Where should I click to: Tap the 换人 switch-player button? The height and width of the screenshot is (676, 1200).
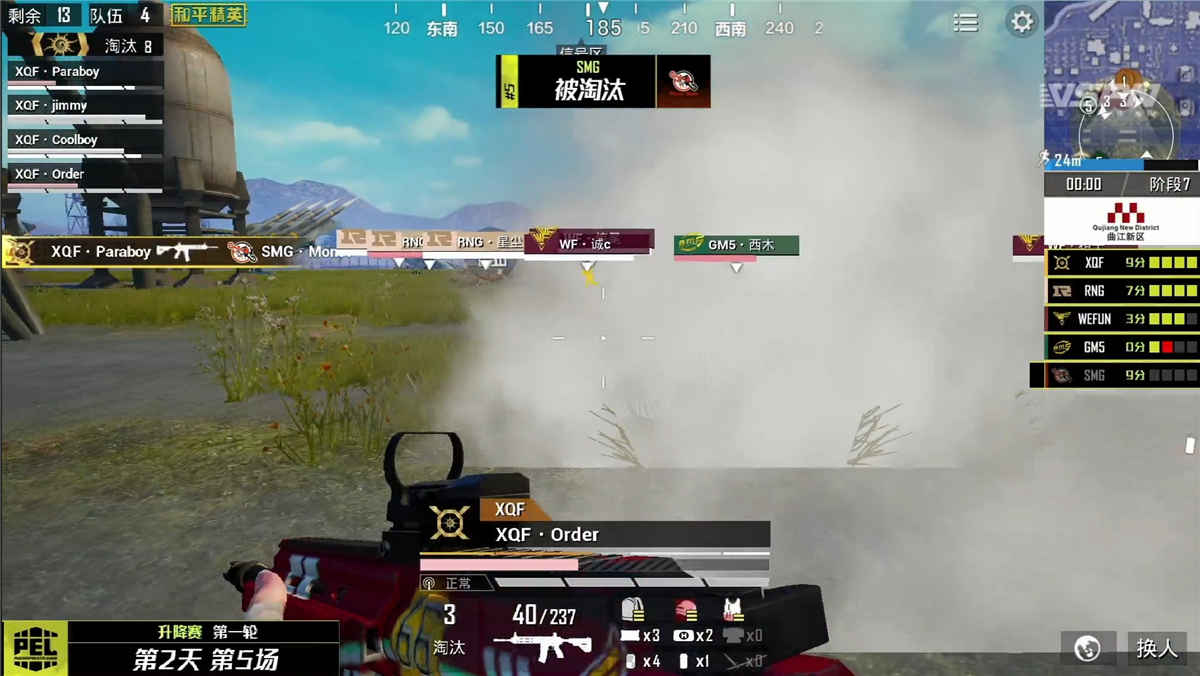[x=1157, y=648]
